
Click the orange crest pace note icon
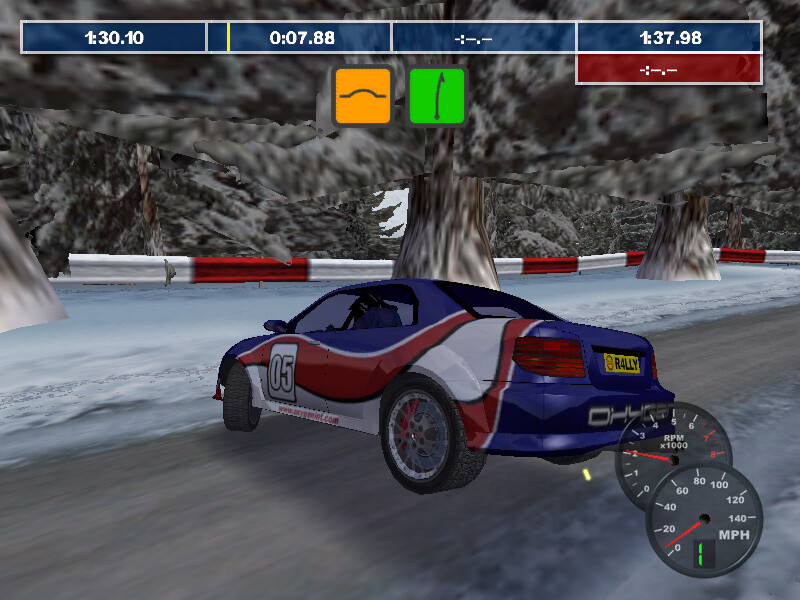(x=362, y=96)
